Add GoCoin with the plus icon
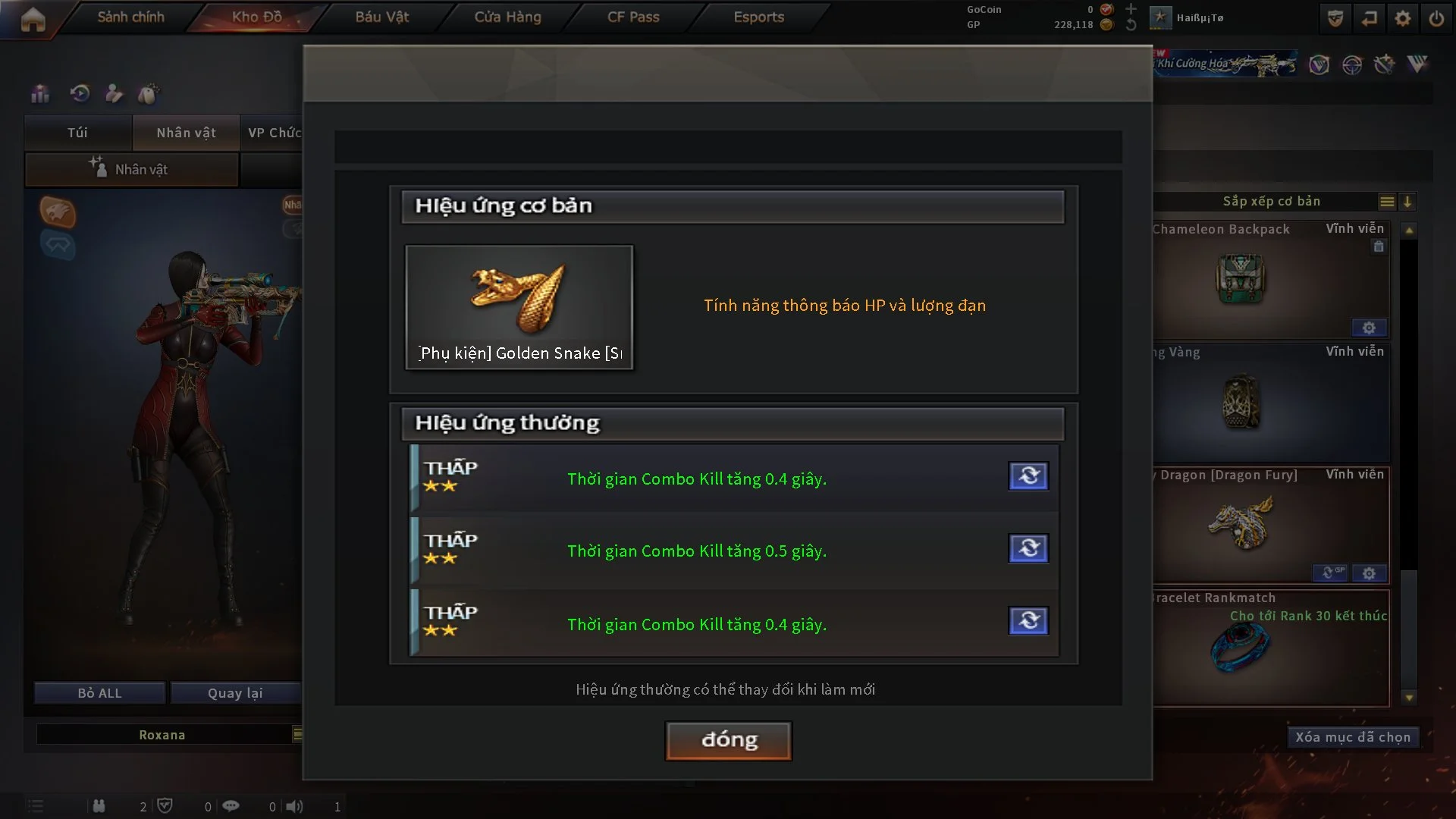Viewport: 1456px width, 819px height. coord(1131,9)
